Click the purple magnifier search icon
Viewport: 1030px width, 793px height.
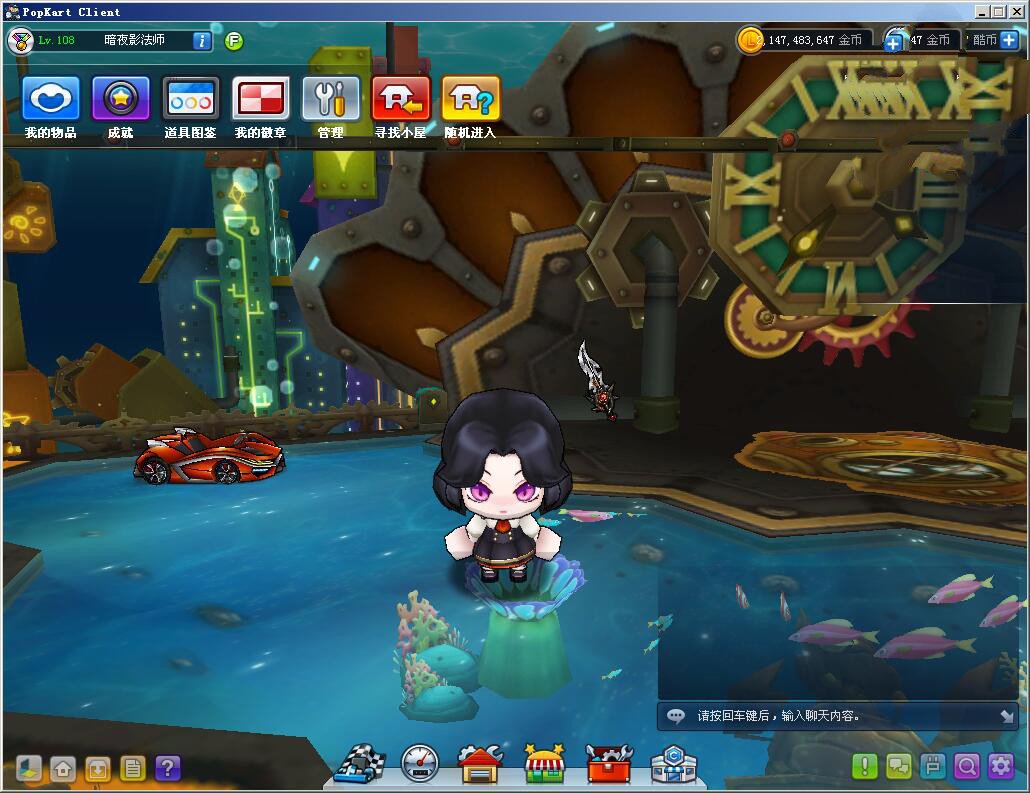(967, 766)
